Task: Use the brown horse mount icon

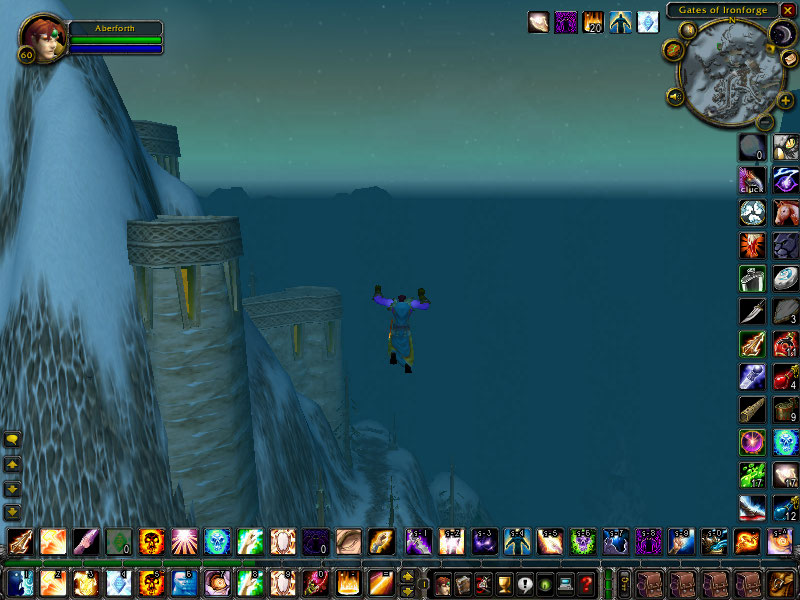Action: [x=786, y=212]
